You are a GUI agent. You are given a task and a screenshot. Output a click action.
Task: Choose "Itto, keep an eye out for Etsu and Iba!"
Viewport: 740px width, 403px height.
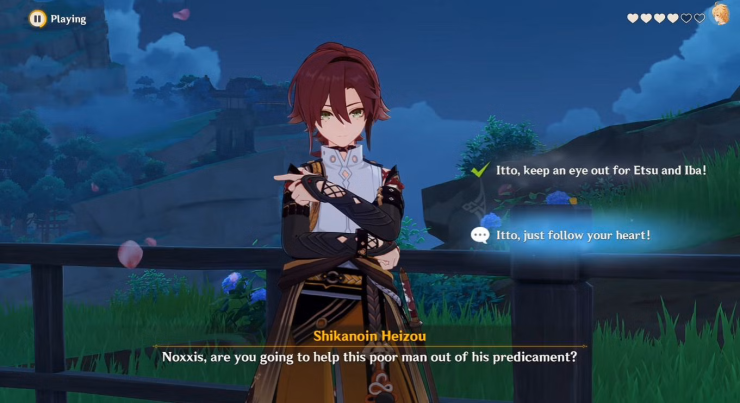(x=600, y=170)
